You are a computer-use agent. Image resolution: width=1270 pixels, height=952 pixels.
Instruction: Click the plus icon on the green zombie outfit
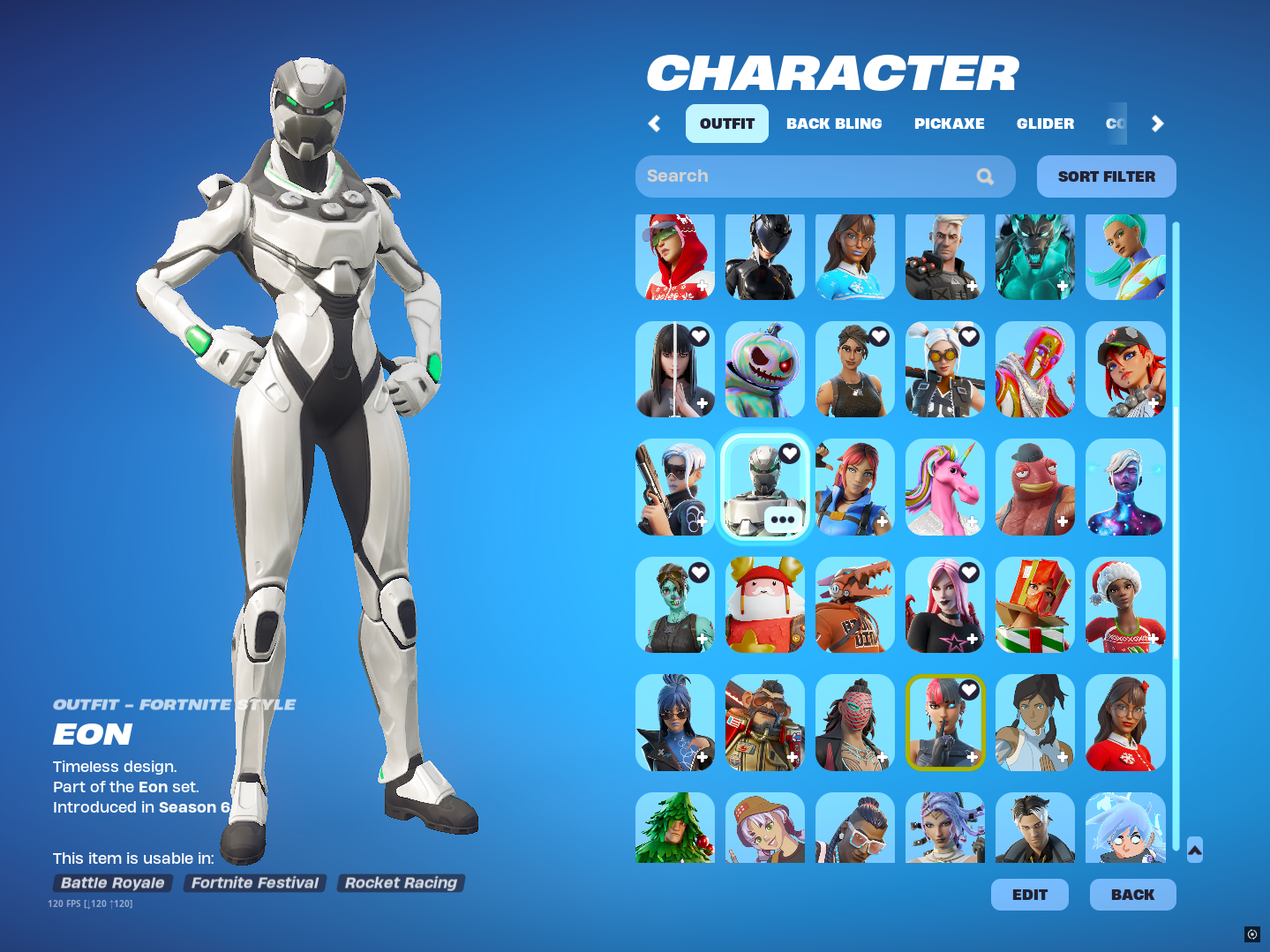click(701, 638)
